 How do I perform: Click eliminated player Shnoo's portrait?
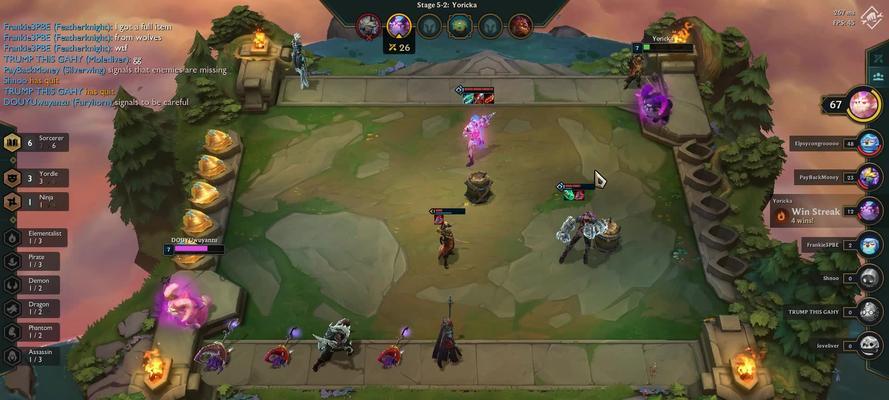pyautogui.click(x=870, y=279)
